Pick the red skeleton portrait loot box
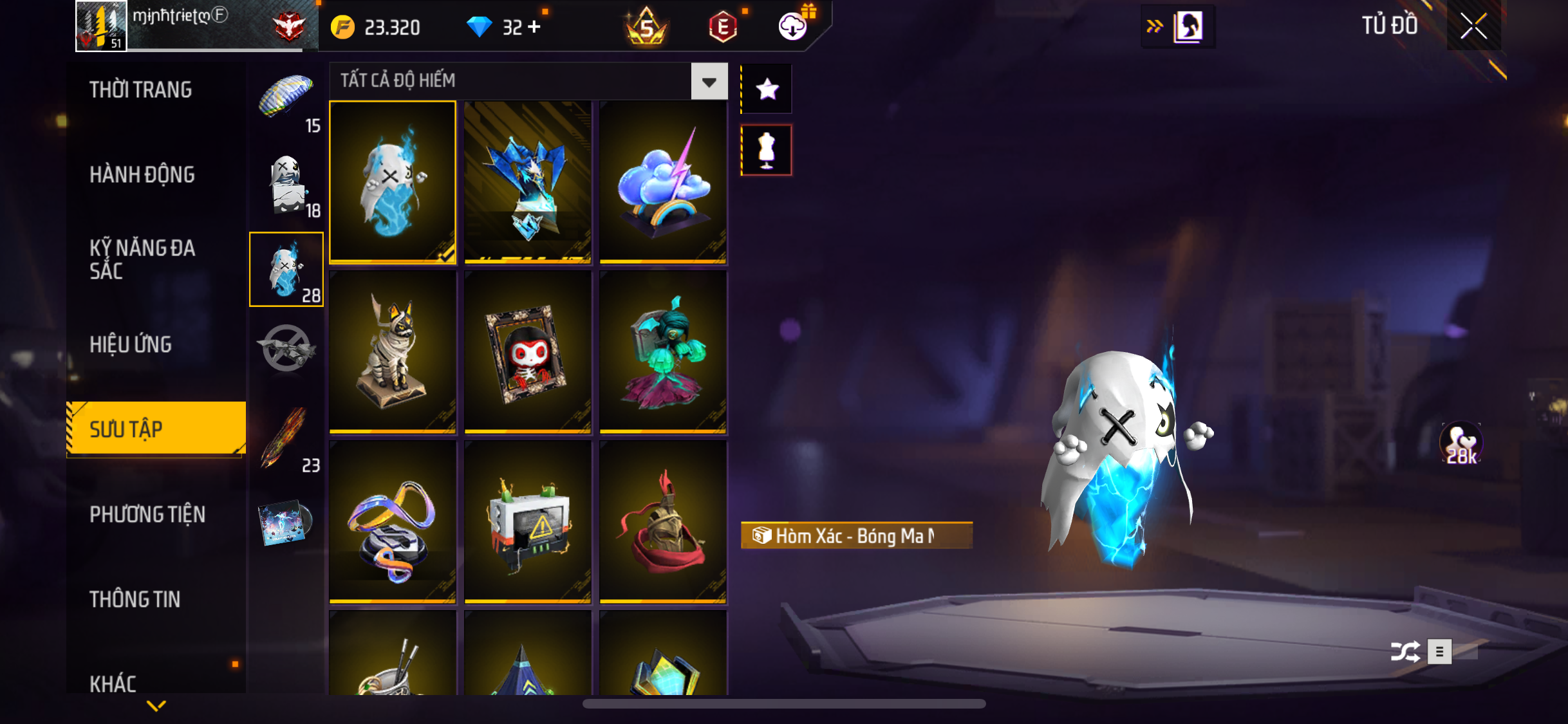 [x=528, y=351]
